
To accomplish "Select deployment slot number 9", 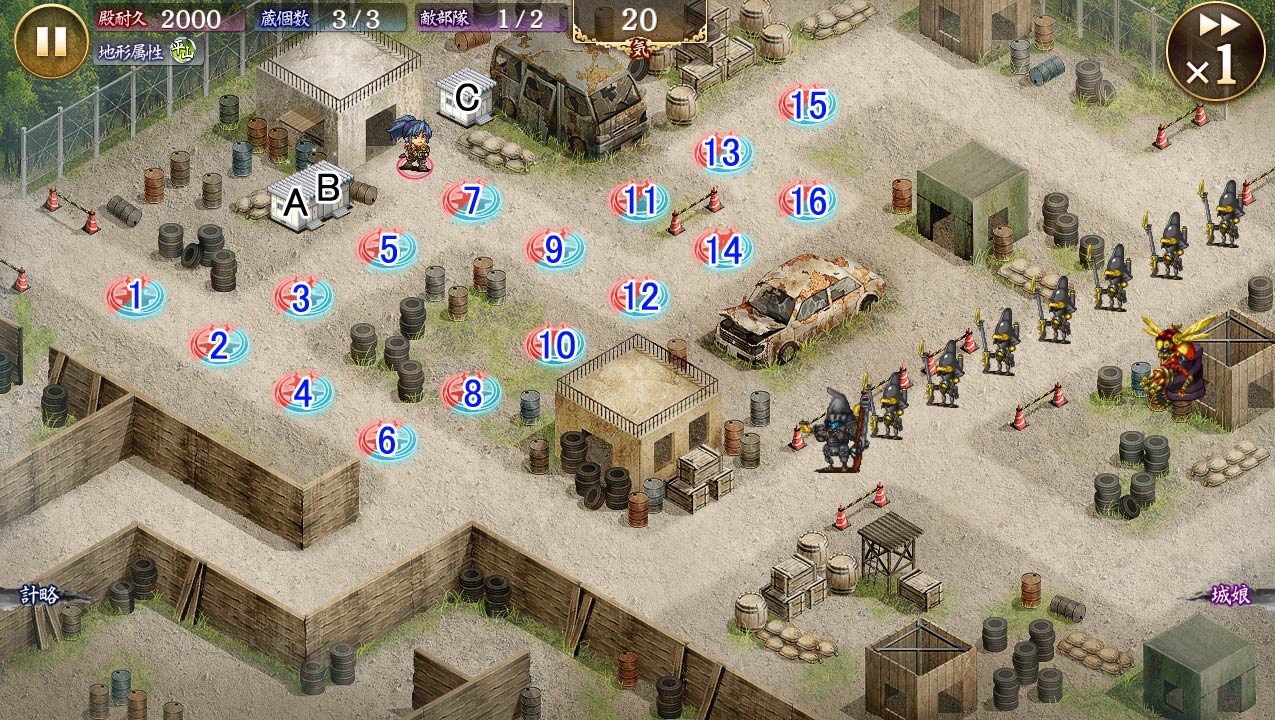I will (x=555, y=250).
